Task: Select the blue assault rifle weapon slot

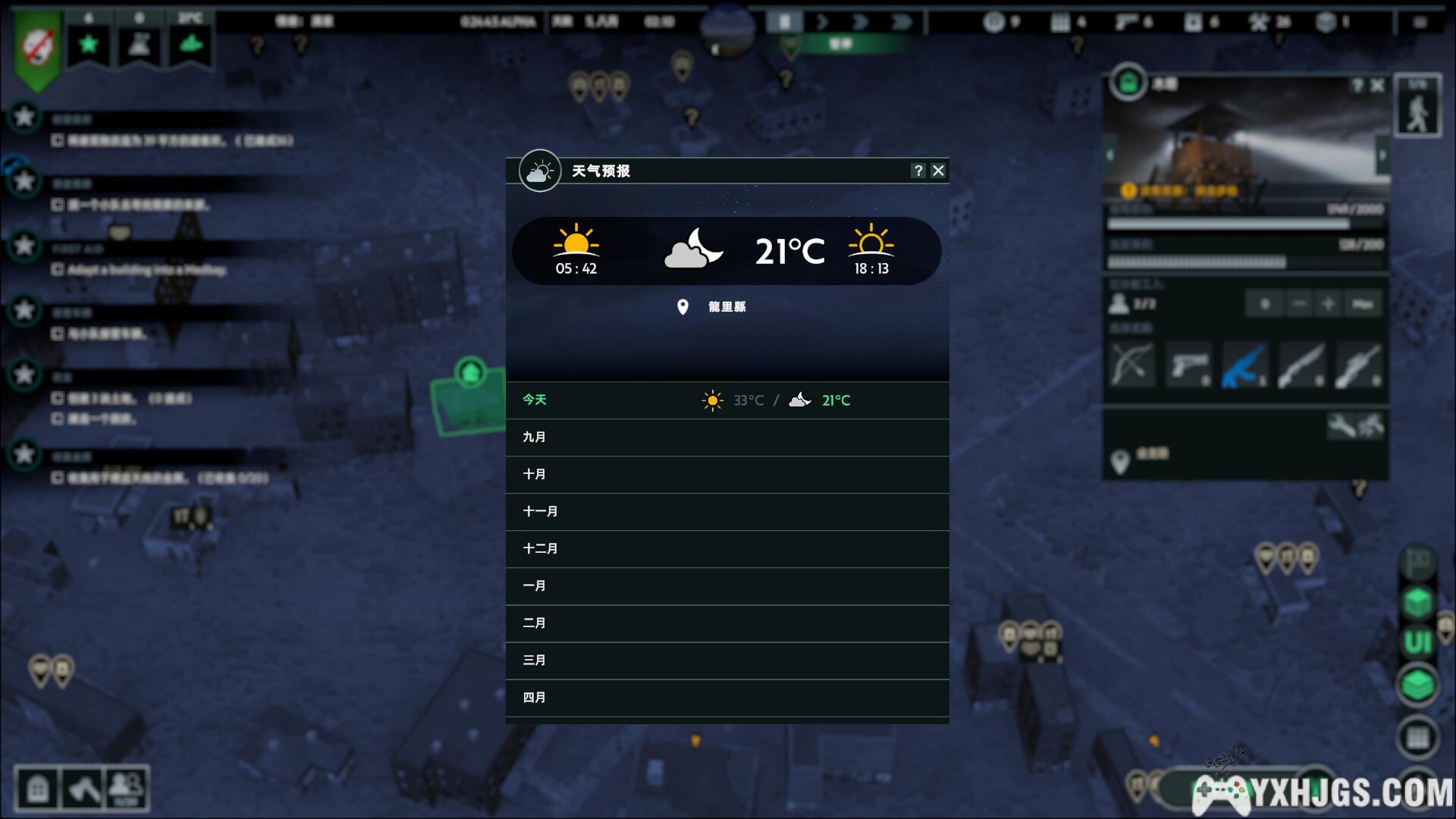Action: [x=1244, y=366]
